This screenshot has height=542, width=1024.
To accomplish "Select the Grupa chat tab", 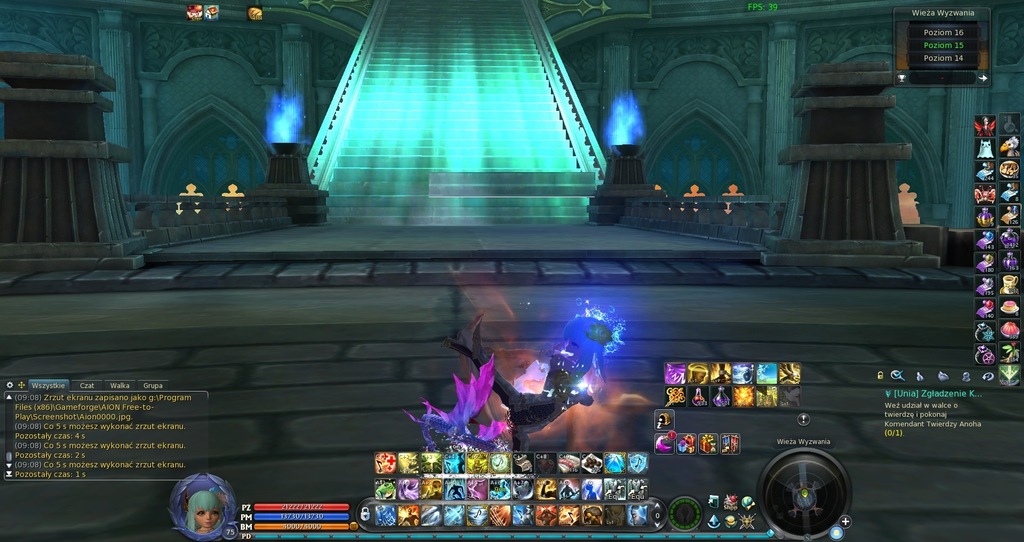I will (153, 385).
